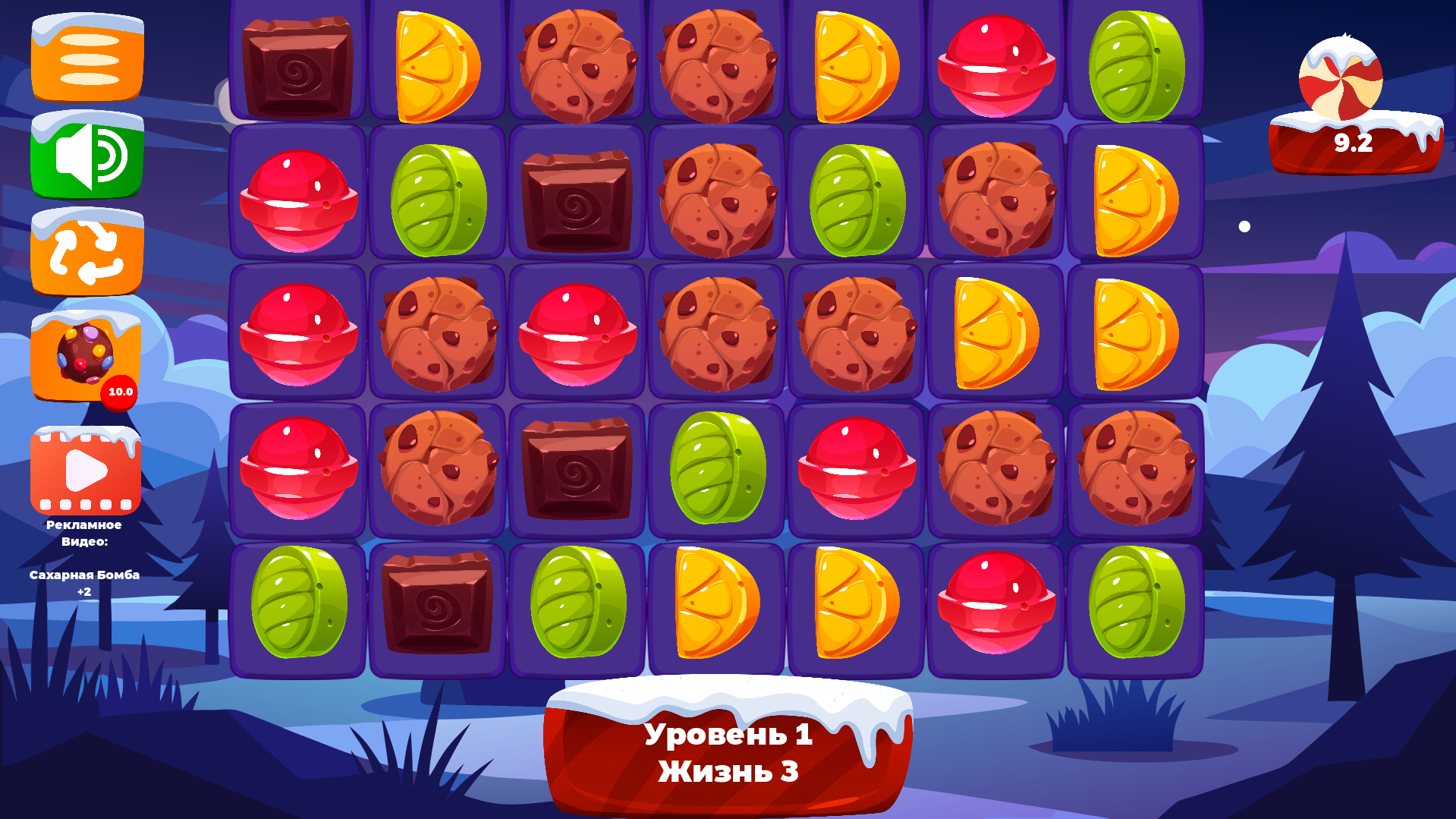Select the green candy between the middle-row lollipops
1456x819 pixels.
click(715, 467)
